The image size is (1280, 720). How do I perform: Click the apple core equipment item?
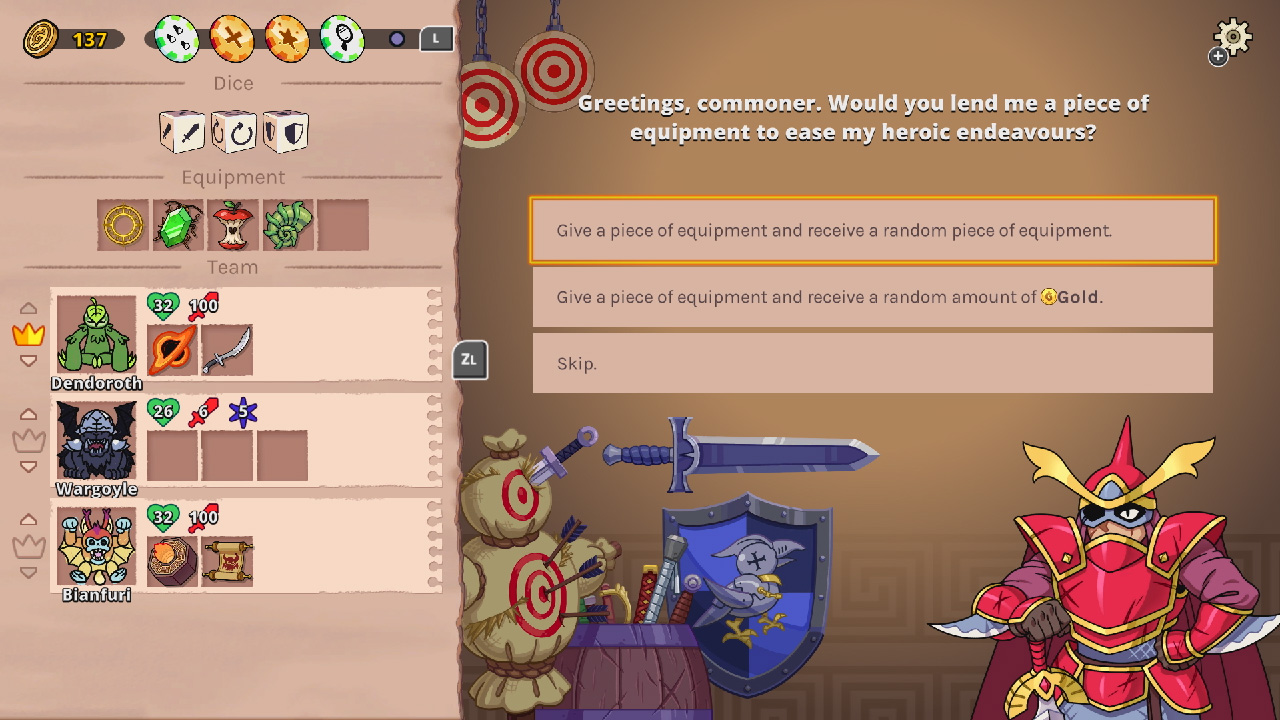pyautogui.click(x=232, y=224)
